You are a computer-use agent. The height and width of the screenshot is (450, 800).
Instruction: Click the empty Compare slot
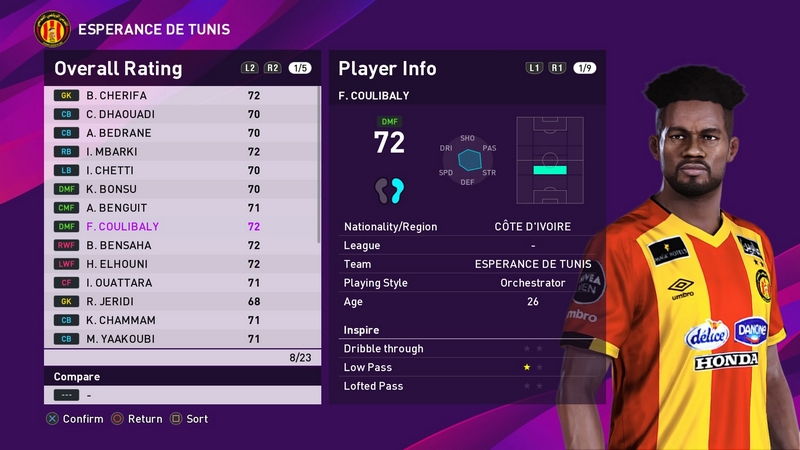point(180,395)
